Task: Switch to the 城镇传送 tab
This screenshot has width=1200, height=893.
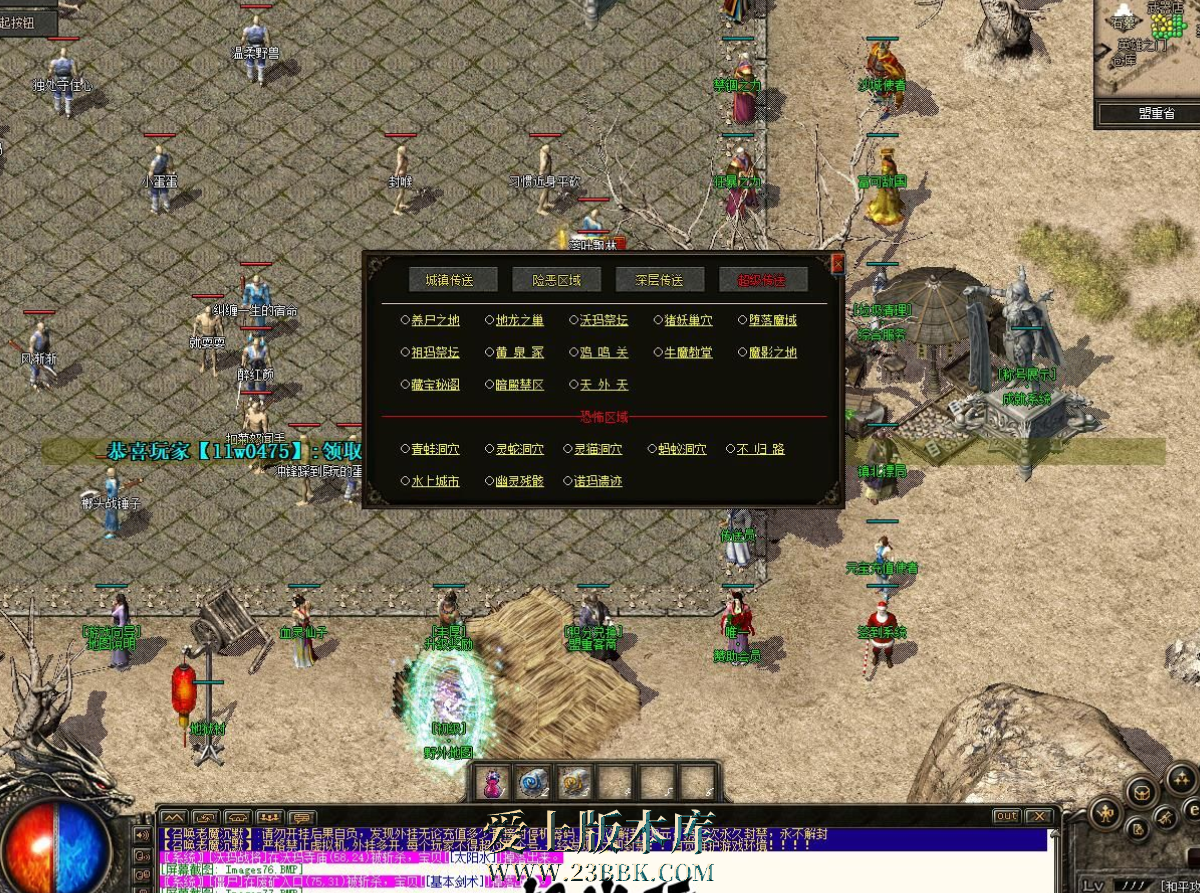Action: click(448, 280)
